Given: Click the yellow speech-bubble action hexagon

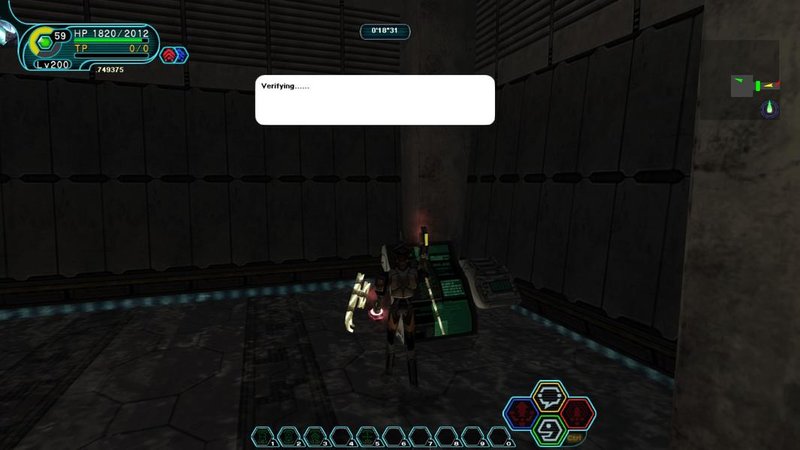Looking at the screenshot, I should (549, 395).
